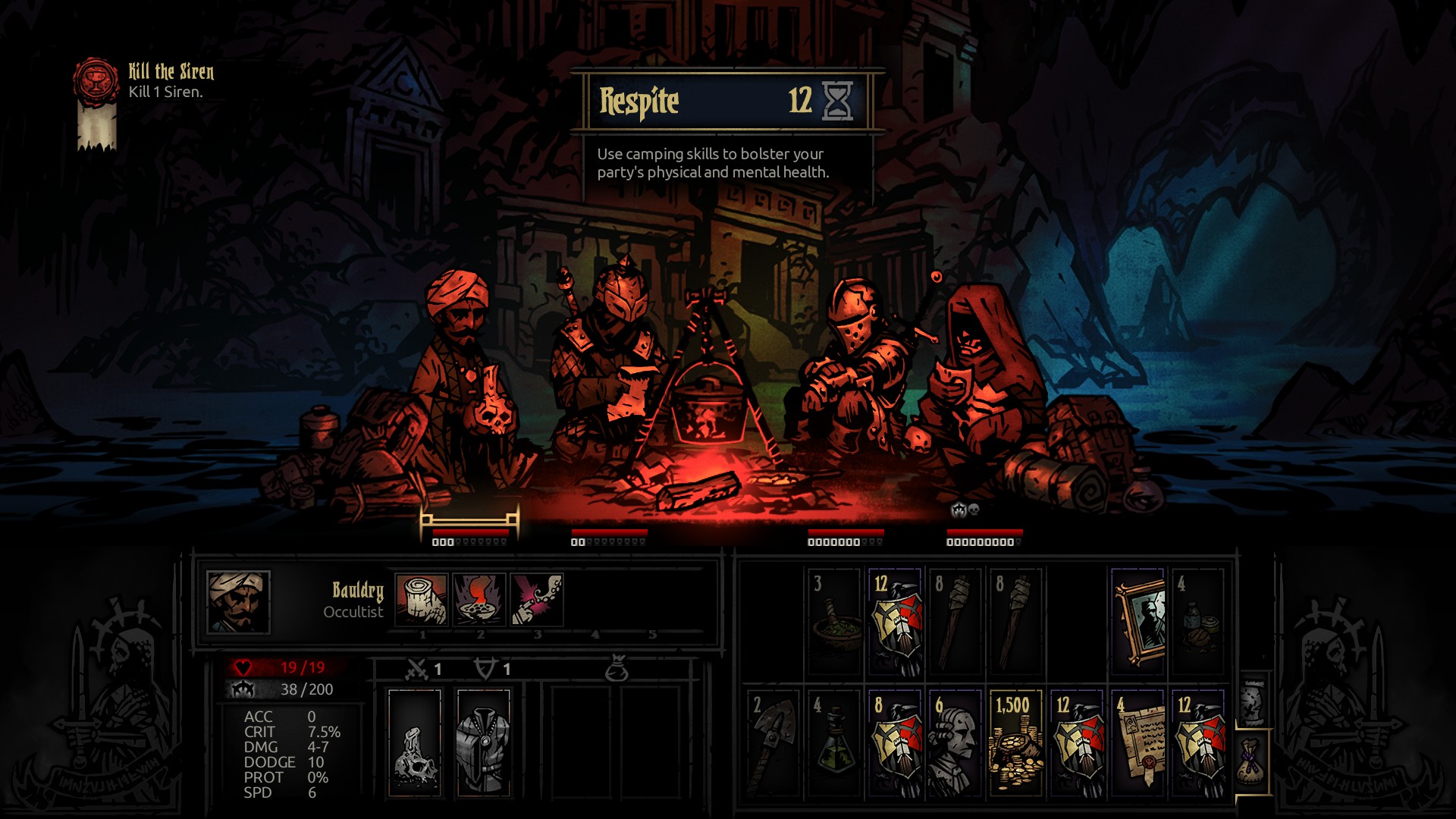Click Bauldry's Occultist portrait
Viewport: 1456px width, 819px height.
tap(238, 602)
